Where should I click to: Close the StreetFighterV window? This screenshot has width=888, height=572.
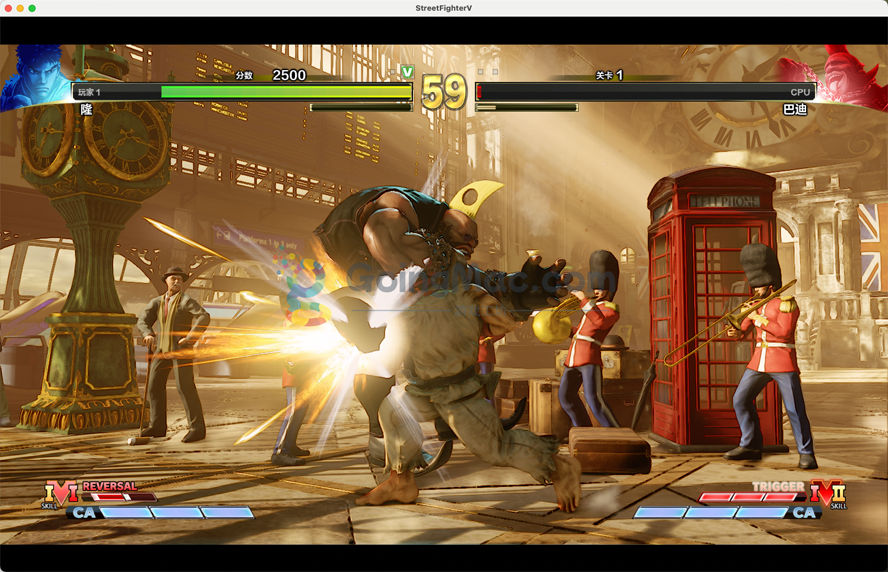click(x=7, y=8)
